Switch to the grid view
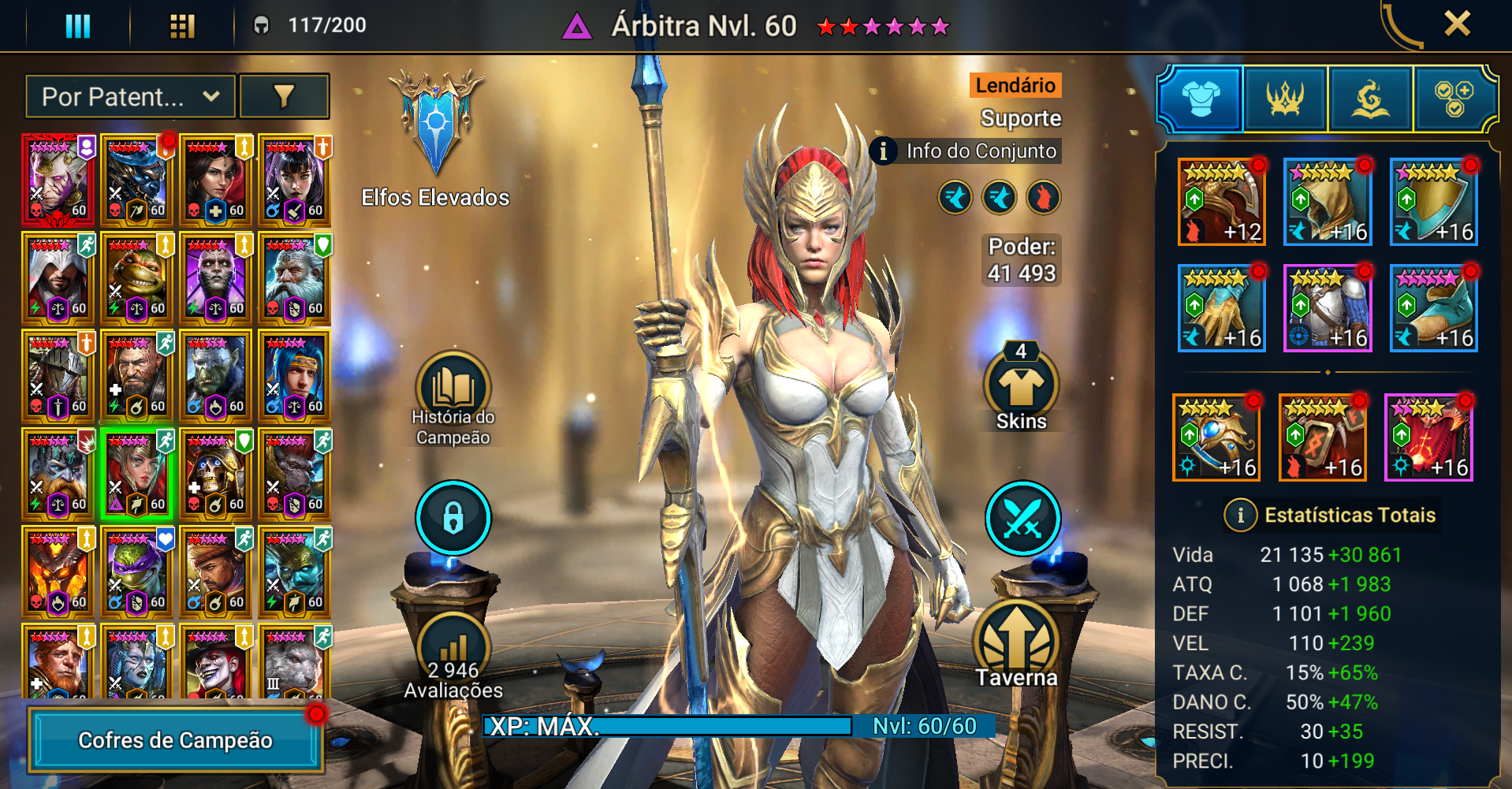The width and height of the screenshot is (1512, 789). [x=182, y=26]
